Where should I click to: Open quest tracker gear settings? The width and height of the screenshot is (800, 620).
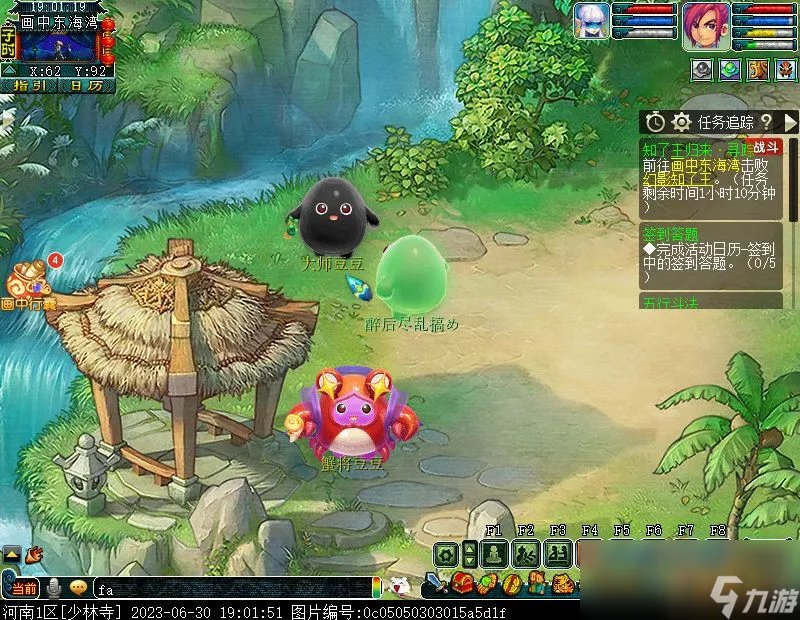pyautogui.click(x=682, y=122)
